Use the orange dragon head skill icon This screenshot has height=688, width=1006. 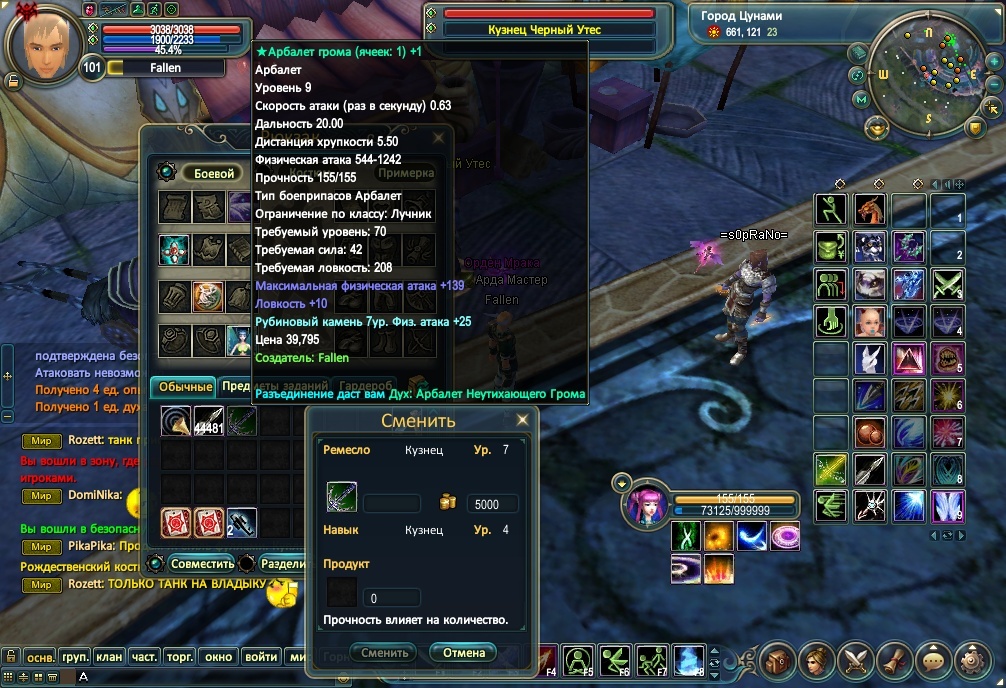tap(870, 210)
